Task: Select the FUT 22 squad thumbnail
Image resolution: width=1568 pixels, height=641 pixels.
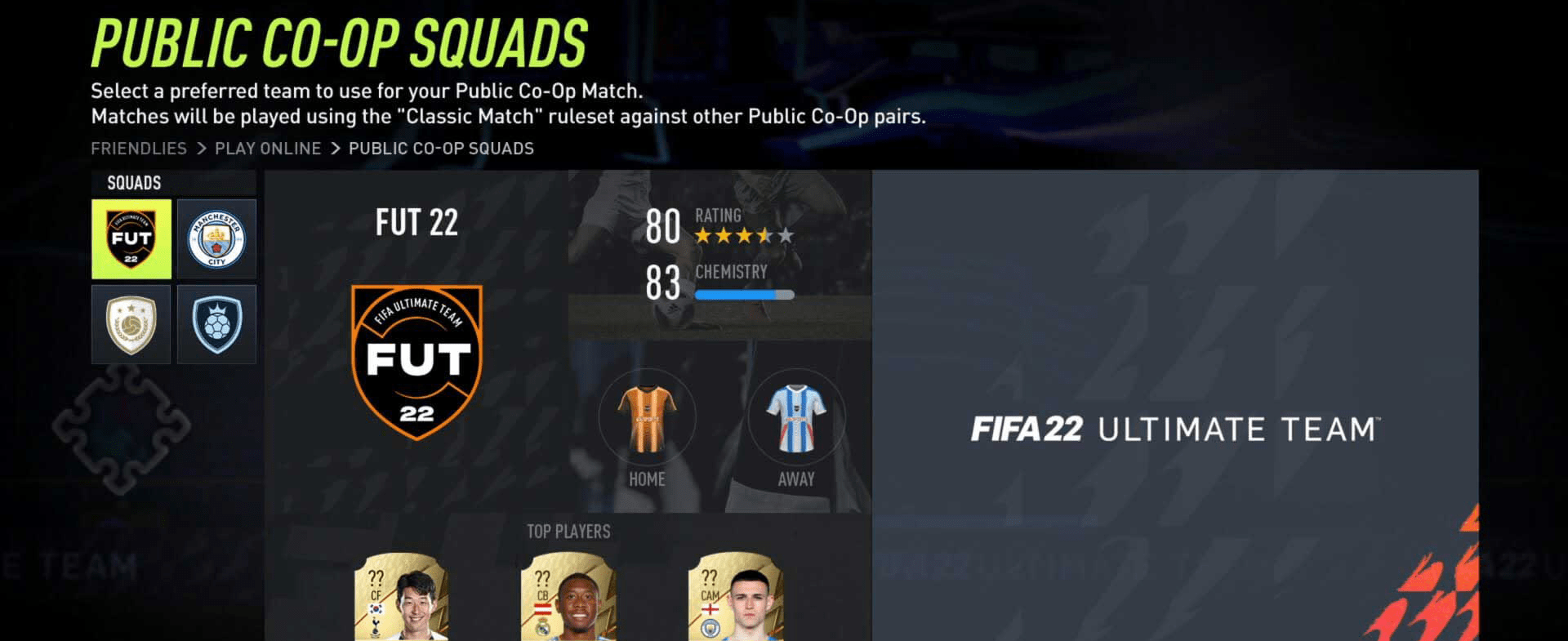Action: point(131,238)
